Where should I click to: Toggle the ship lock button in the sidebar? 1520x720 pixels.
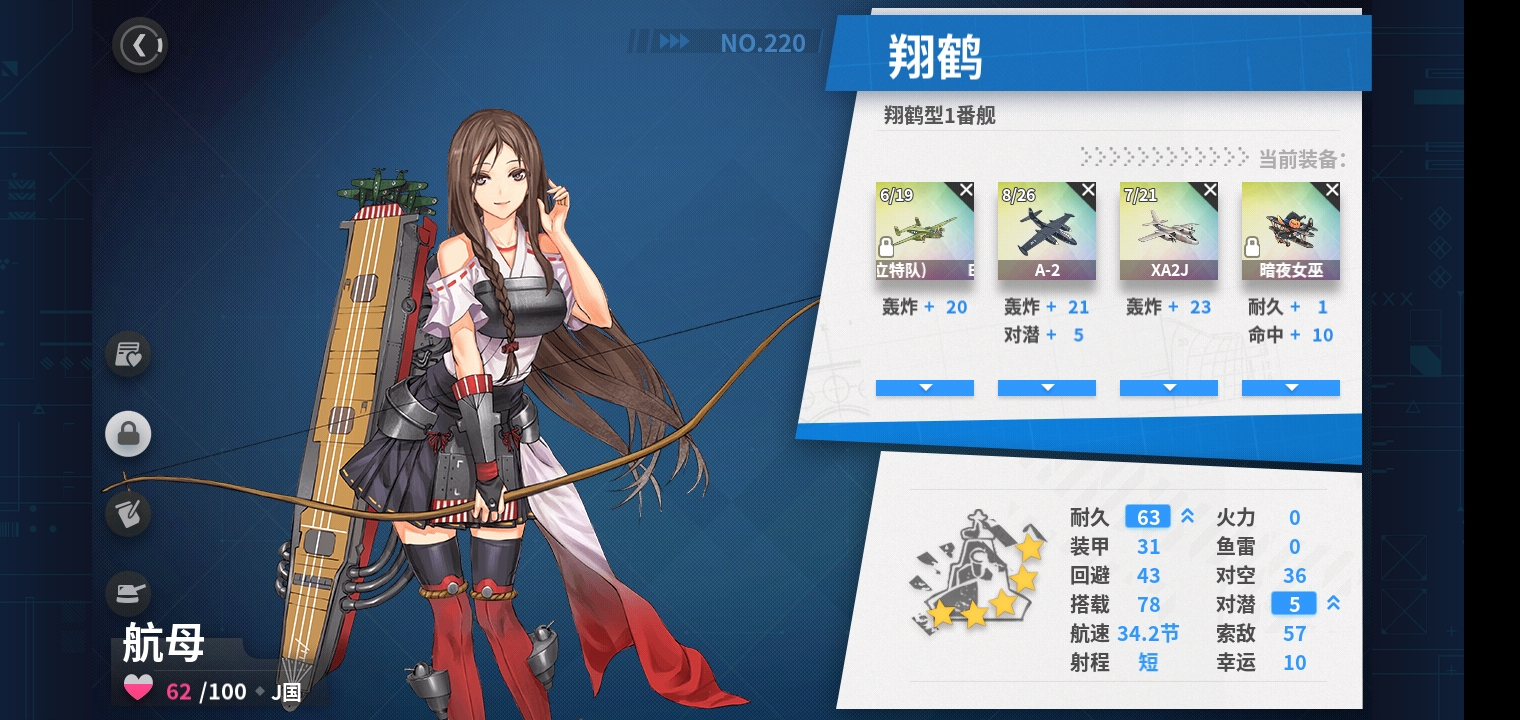tap(128, 434)
